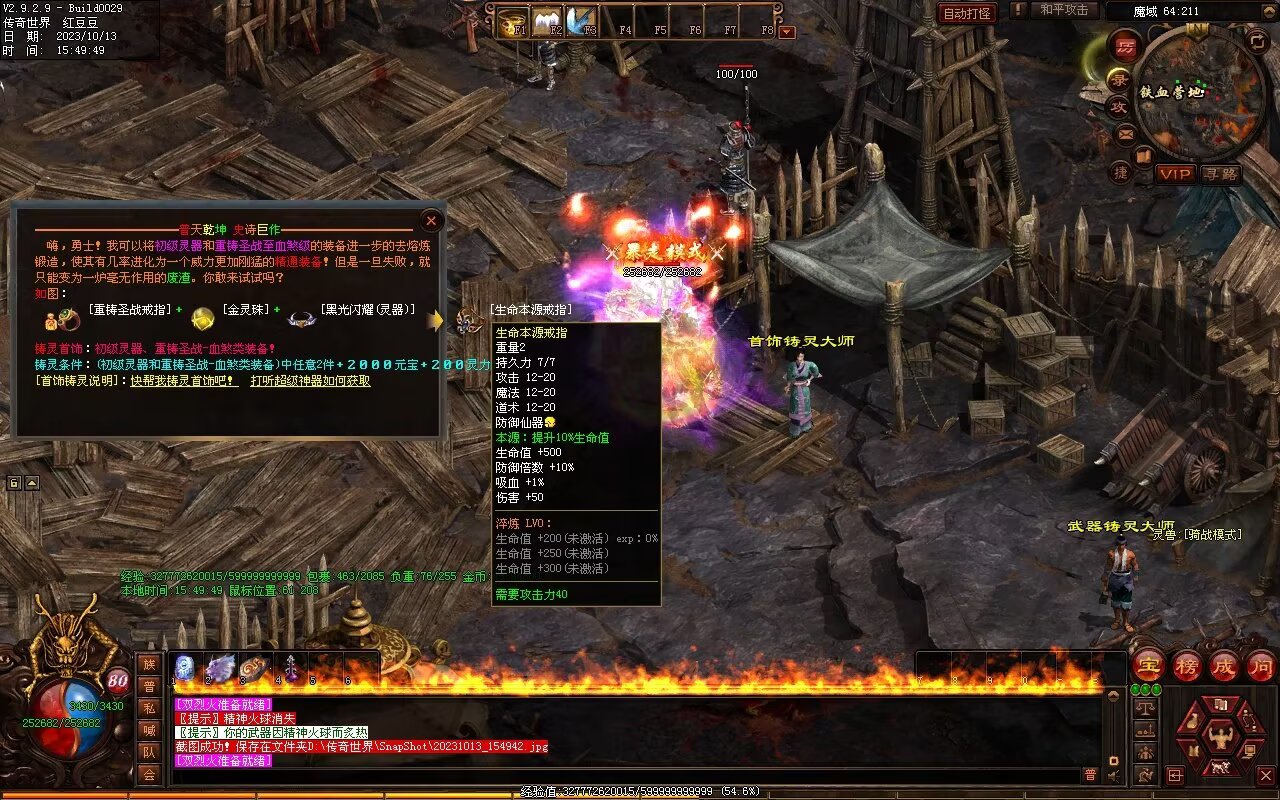The width and height of the screenshot is (1280, 800).
Task: Switch to the 队 team chat channel
Action: point(149,752)
